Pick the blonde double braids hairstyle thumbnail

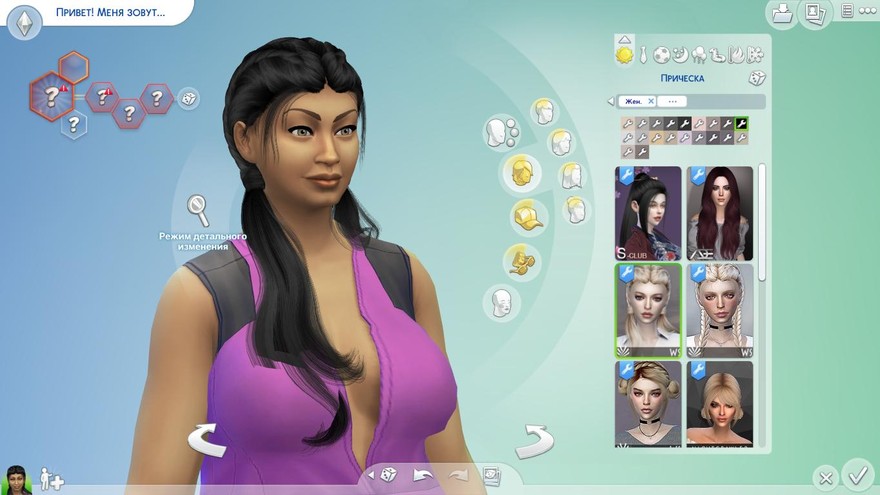[x=720, y=309]
